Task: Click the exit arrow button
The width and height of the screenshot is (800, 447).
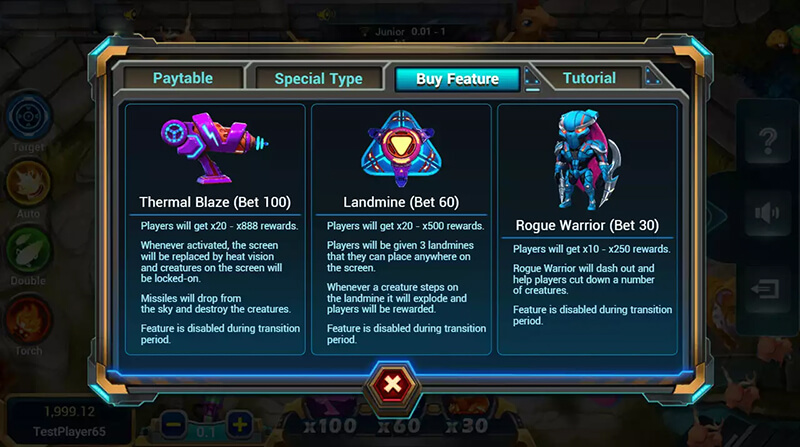Action: [769, 289]
